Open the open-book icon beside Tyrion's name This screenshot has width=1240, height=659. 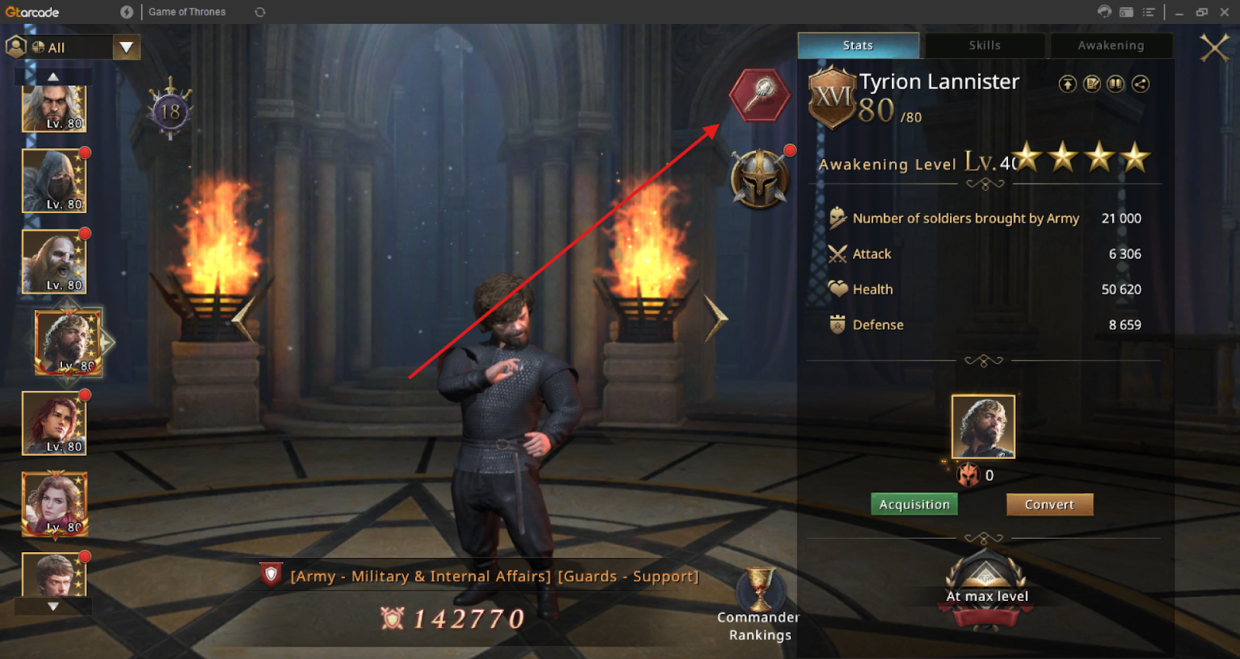pyautogui.click(x=1092, y=84)
